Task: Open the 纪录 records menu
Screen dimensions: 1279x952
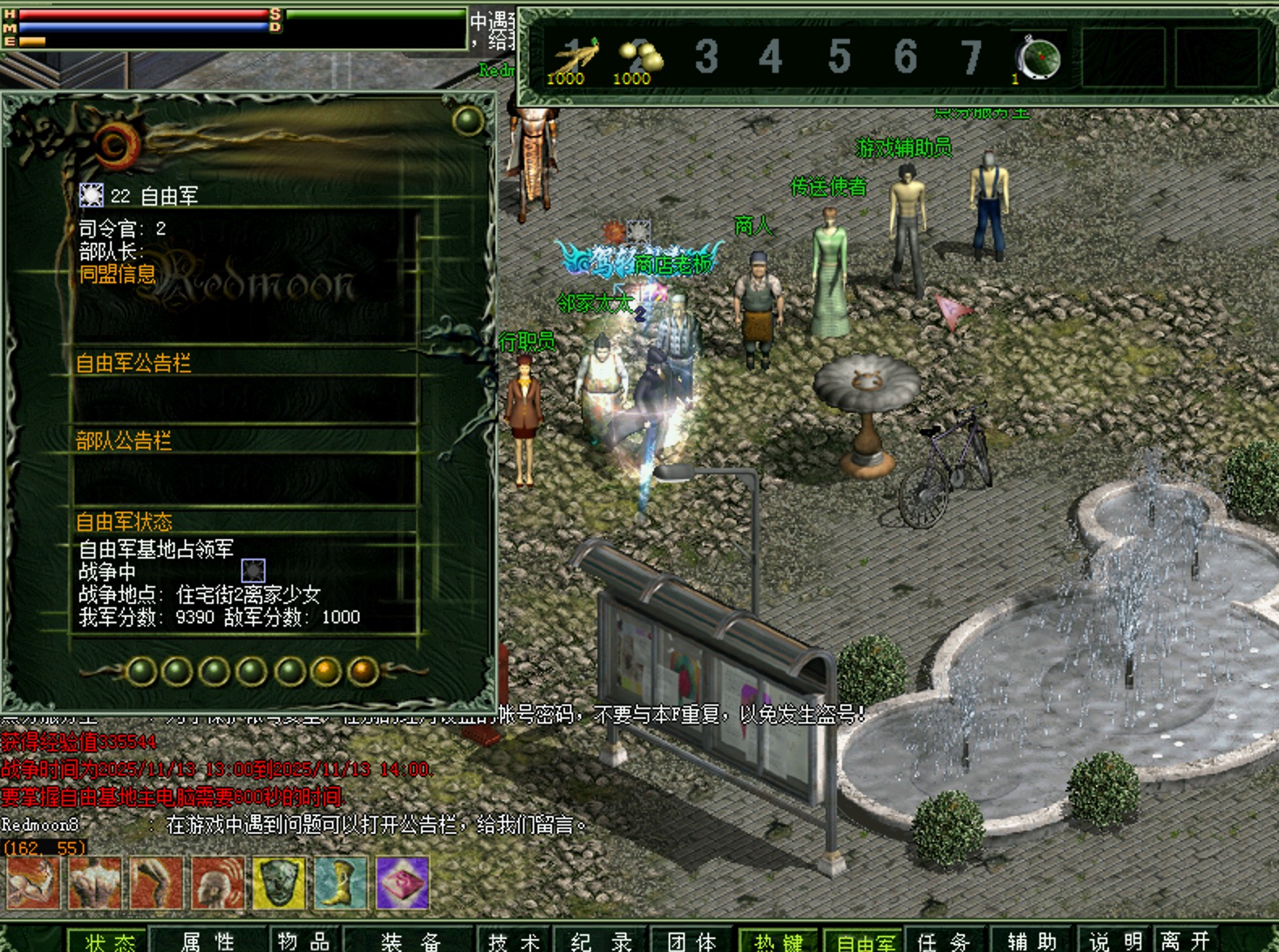Action: click(x=601, y=941)
